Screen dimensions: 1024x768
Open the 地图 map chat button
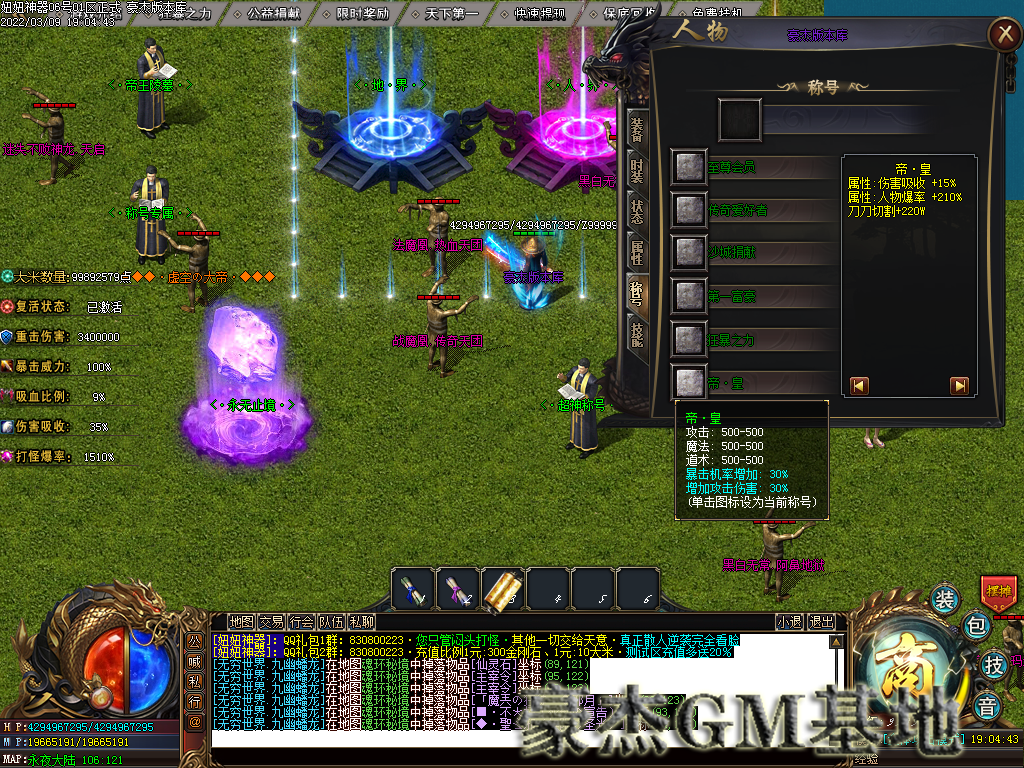(x=241, y=621)
